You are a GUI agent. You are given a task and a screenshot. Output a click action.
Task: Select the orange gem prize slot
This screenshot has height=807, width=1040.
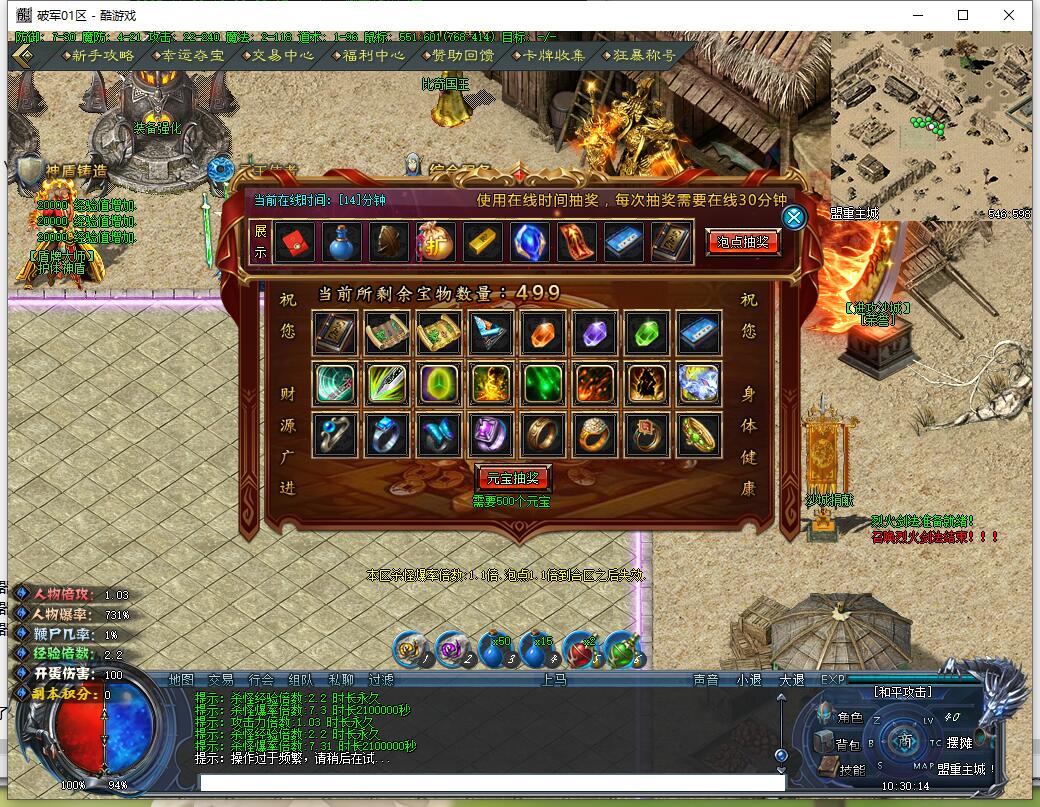point(544,332)
